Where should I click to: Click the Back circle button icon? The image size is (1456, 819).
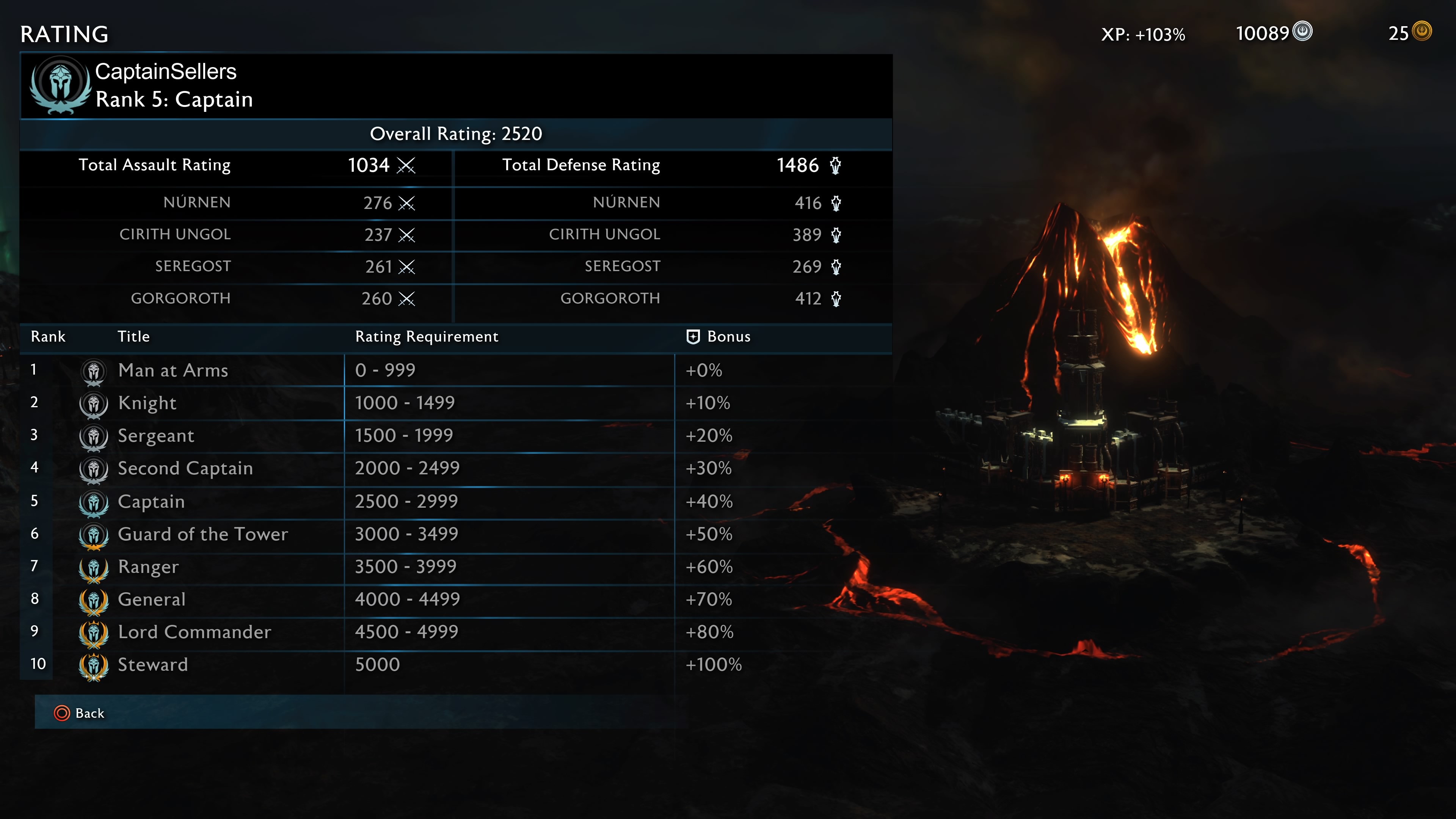(x=62, y=713)
